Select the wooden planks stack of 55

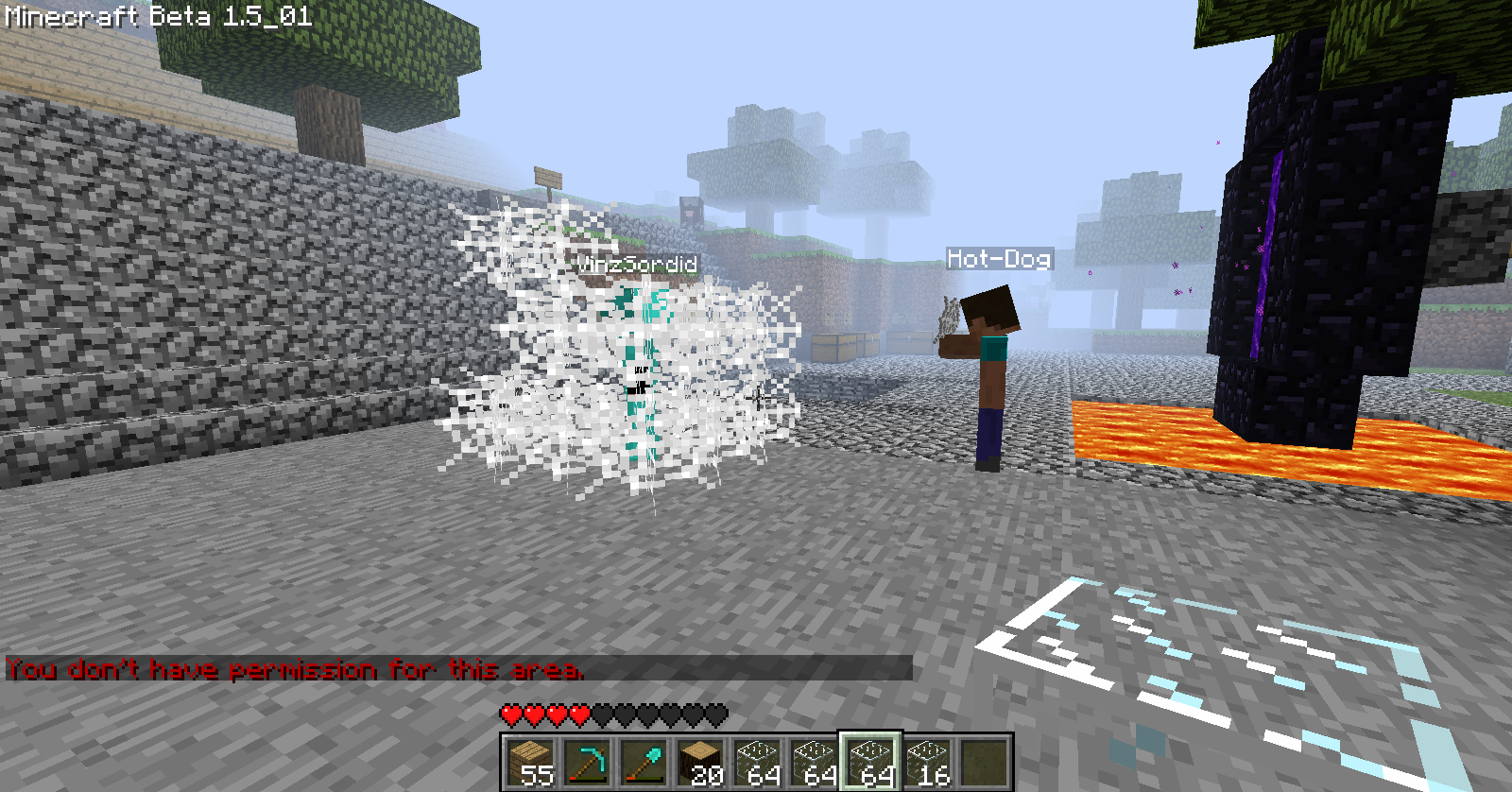coord(529,762)
